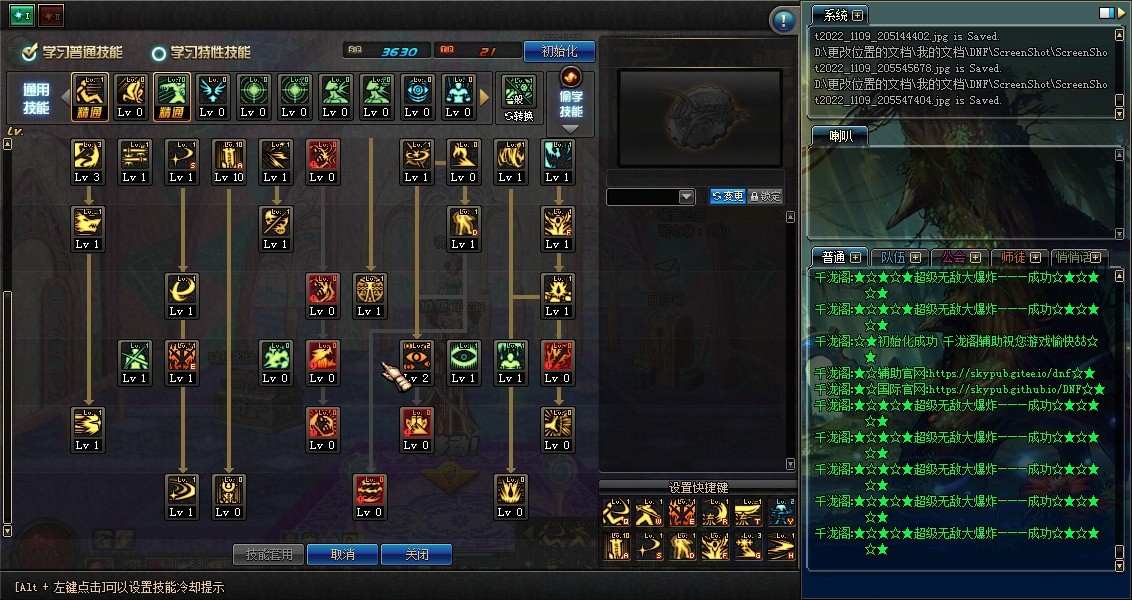Image resolution: width=1132 pixels, height=600 pixels.
Task: Open the 师徒 mentor chat tab
Action: pyautogui.click(x=1020, y=257)
